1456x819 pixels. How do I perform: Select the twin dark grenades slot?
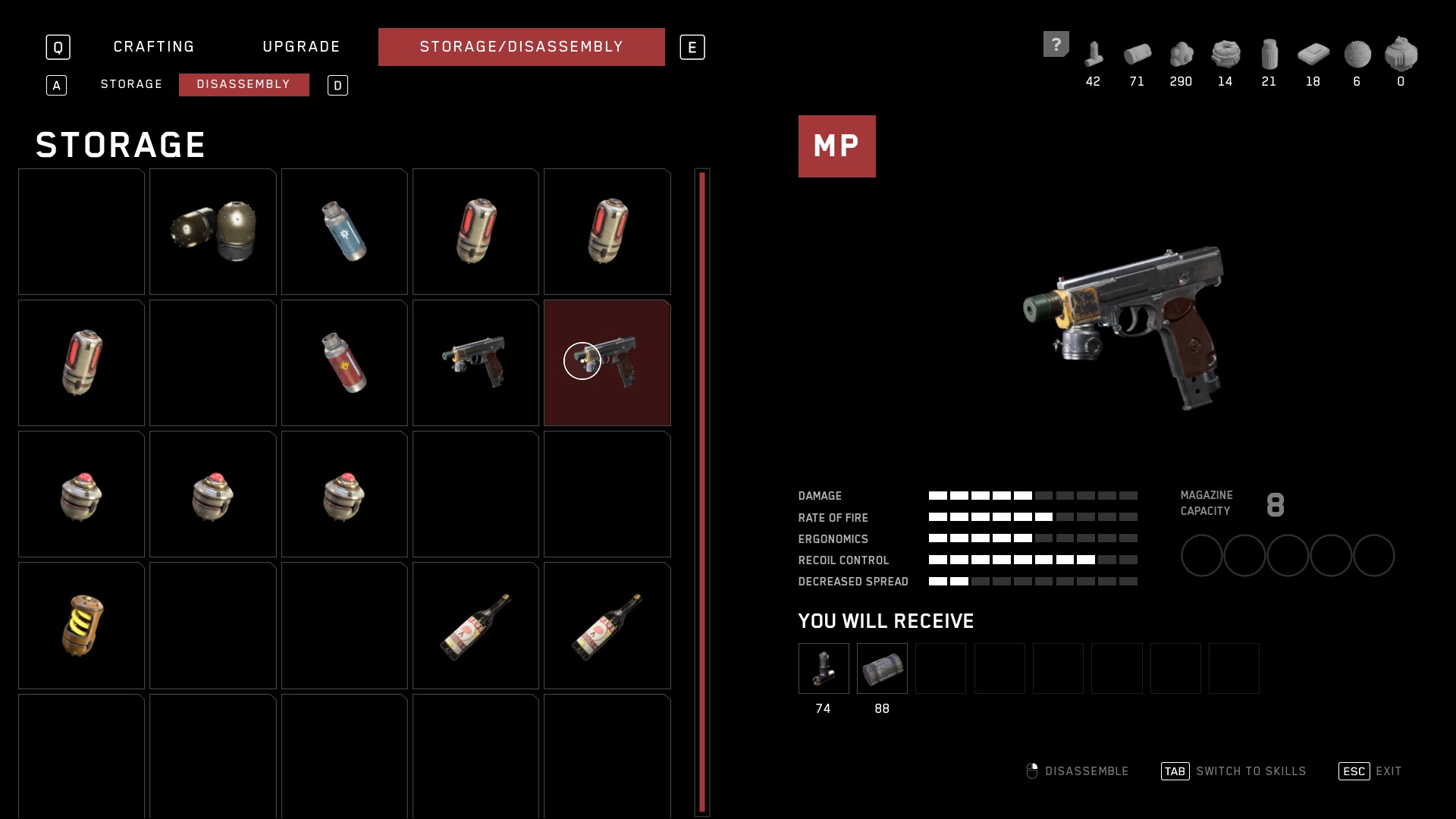click(x=212, y=231)
